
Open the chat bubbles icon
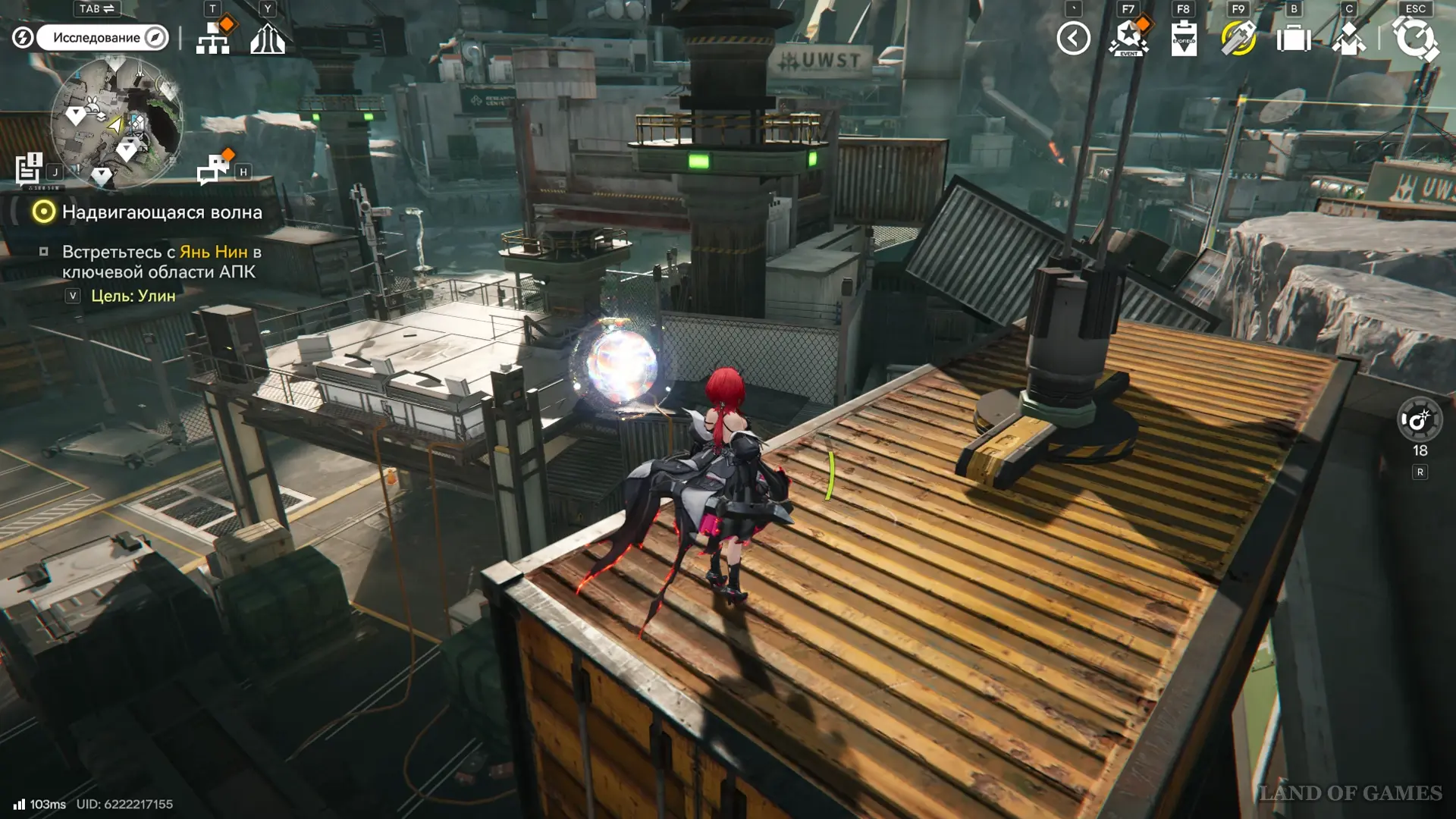pos(213,169)
